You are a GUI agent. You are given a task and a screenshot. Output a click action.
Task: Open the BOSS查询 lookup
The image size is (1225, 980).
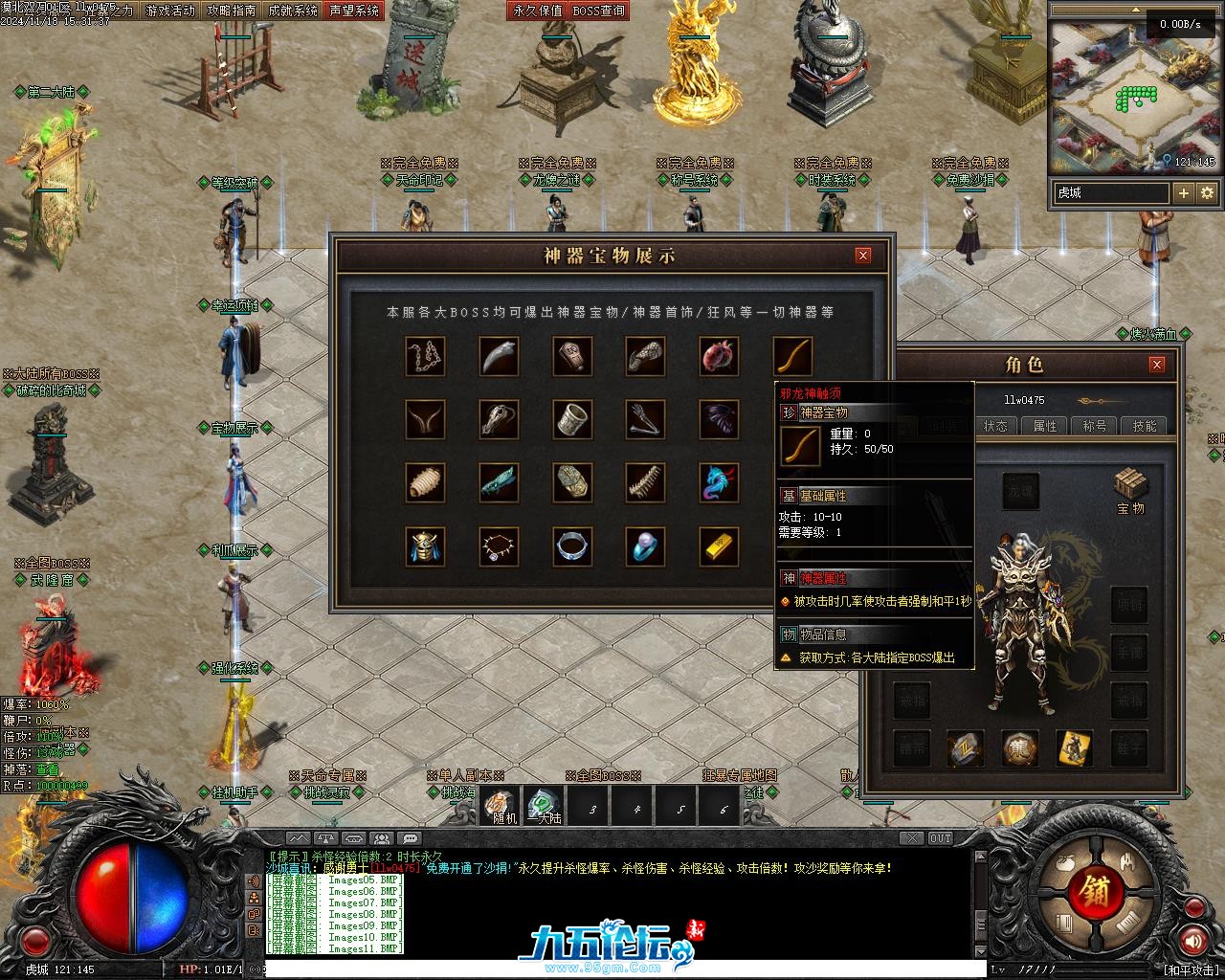pyautogui.click(x=599, y=11)
